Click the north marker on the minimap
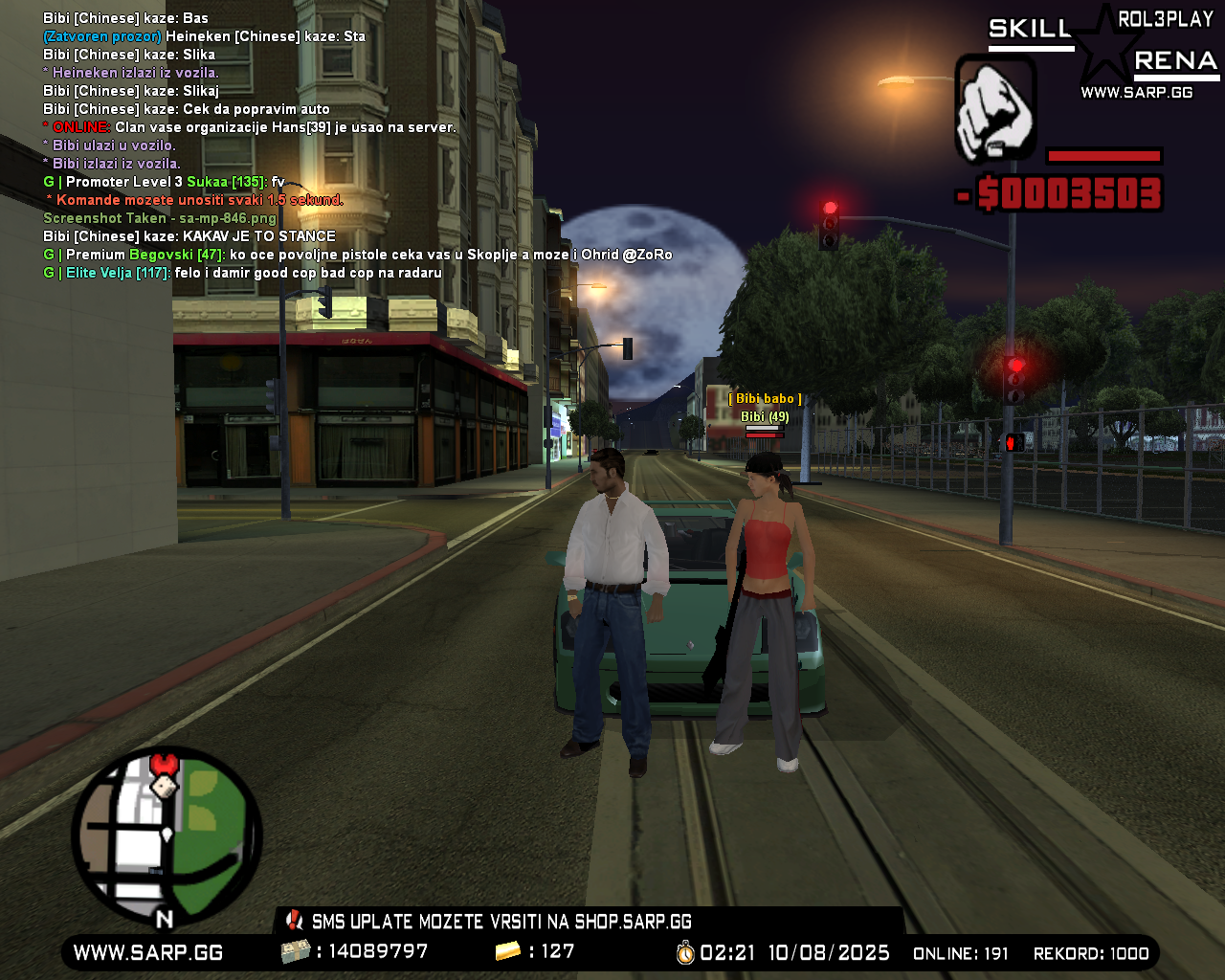Screen dimensions: 1225x980 [x=165, y=917]
